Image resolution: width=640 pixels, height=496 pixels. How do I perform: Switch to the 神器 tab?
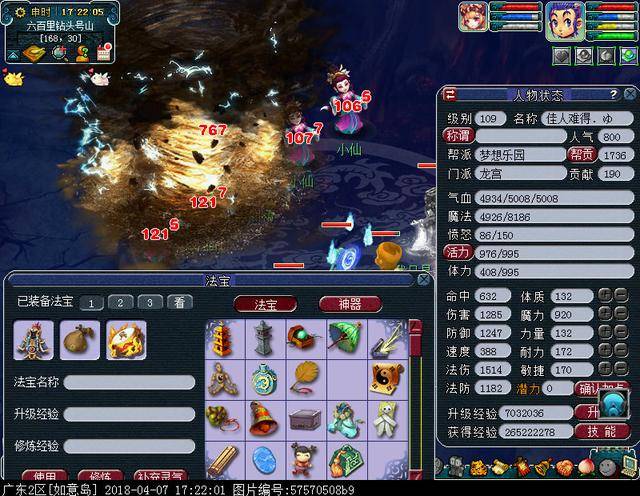coord(351,303)
